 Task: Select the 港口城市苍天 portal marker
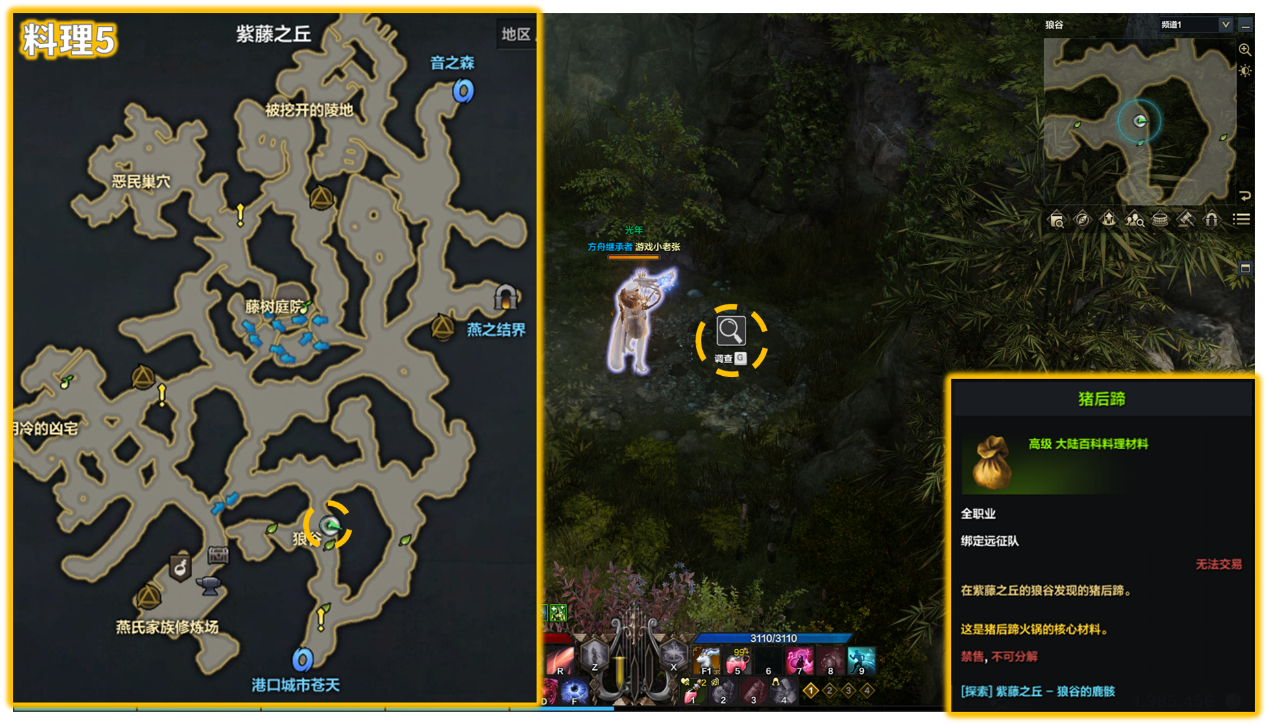click(x=302, y=660)
